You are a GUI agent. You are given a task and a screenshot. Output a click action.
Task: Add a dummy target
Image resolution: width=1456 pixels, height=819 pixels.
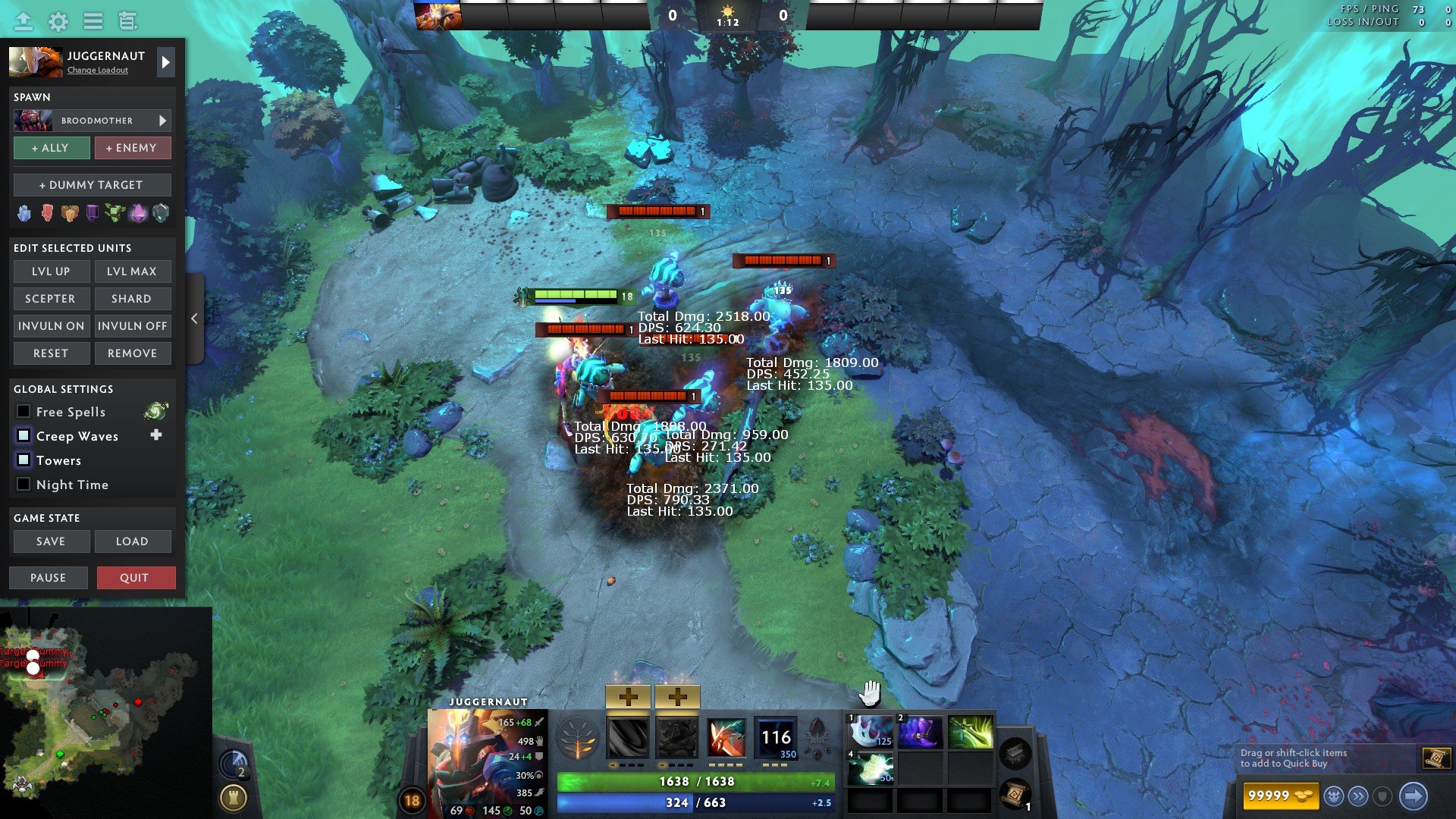(x=92, y=185)
